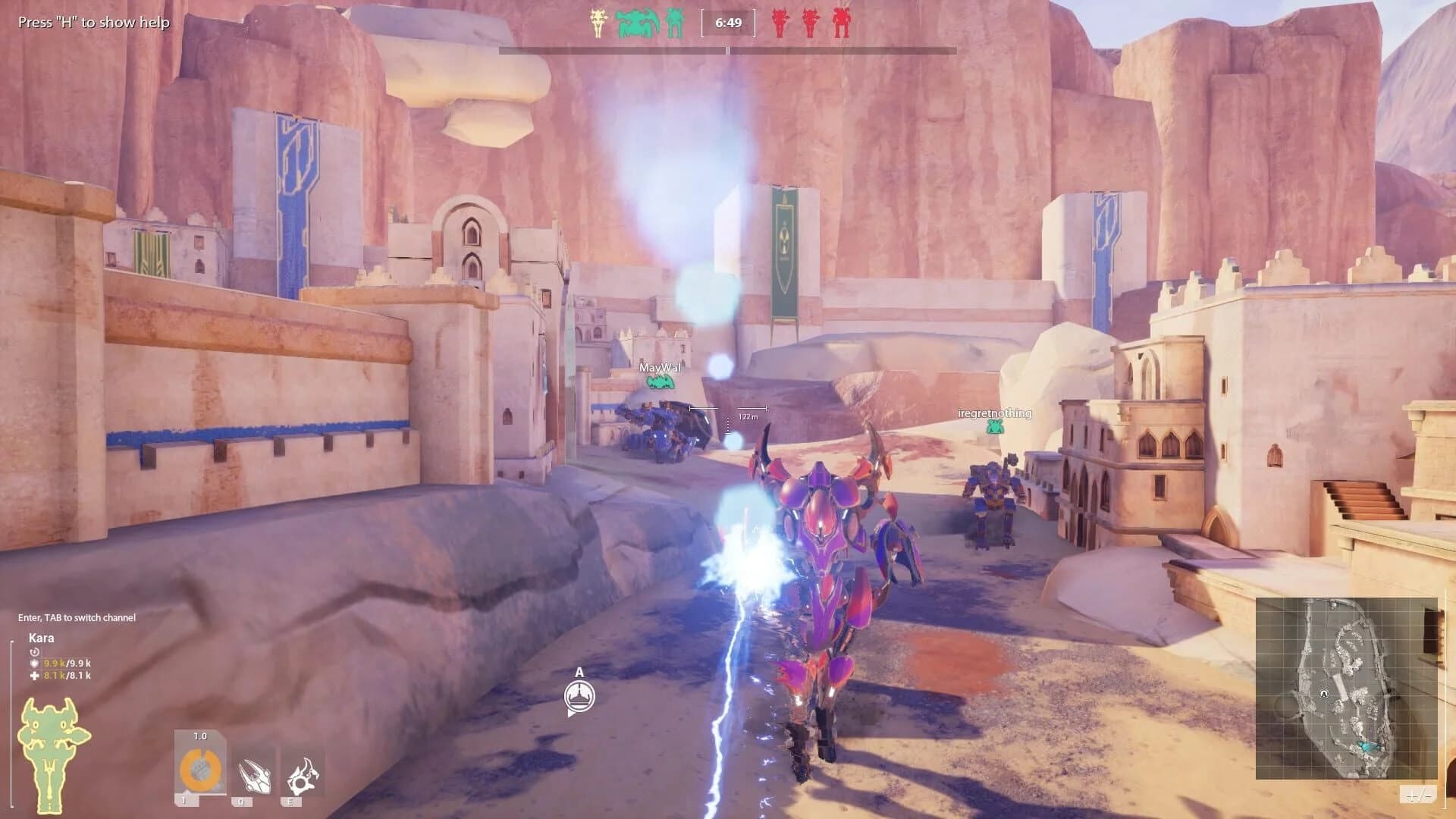
Task: Click your cyan position arrow on the minimap
Action: pos(1370,745)
